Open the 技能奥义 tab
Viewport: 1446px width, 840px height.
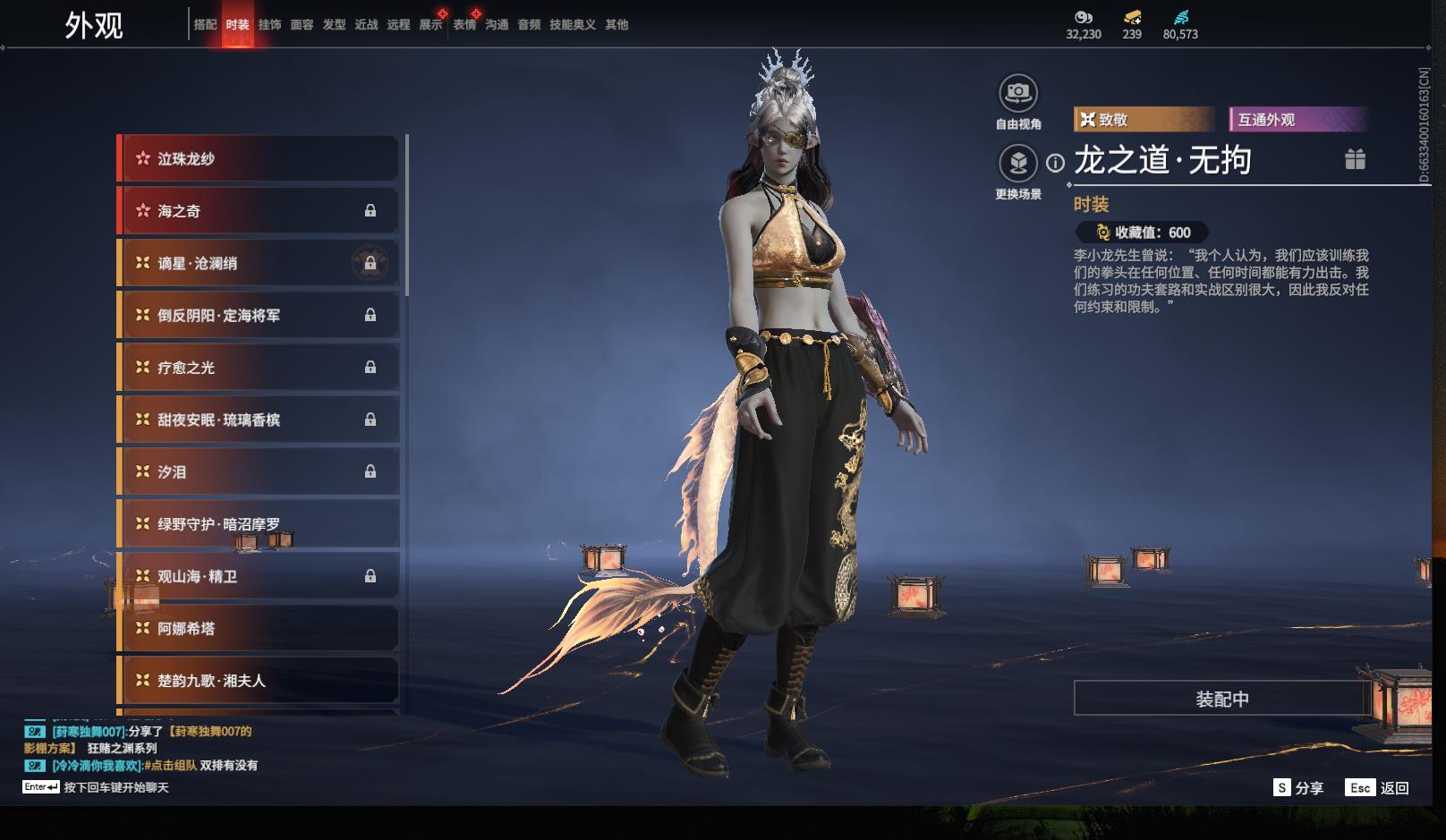click(572, 25)
